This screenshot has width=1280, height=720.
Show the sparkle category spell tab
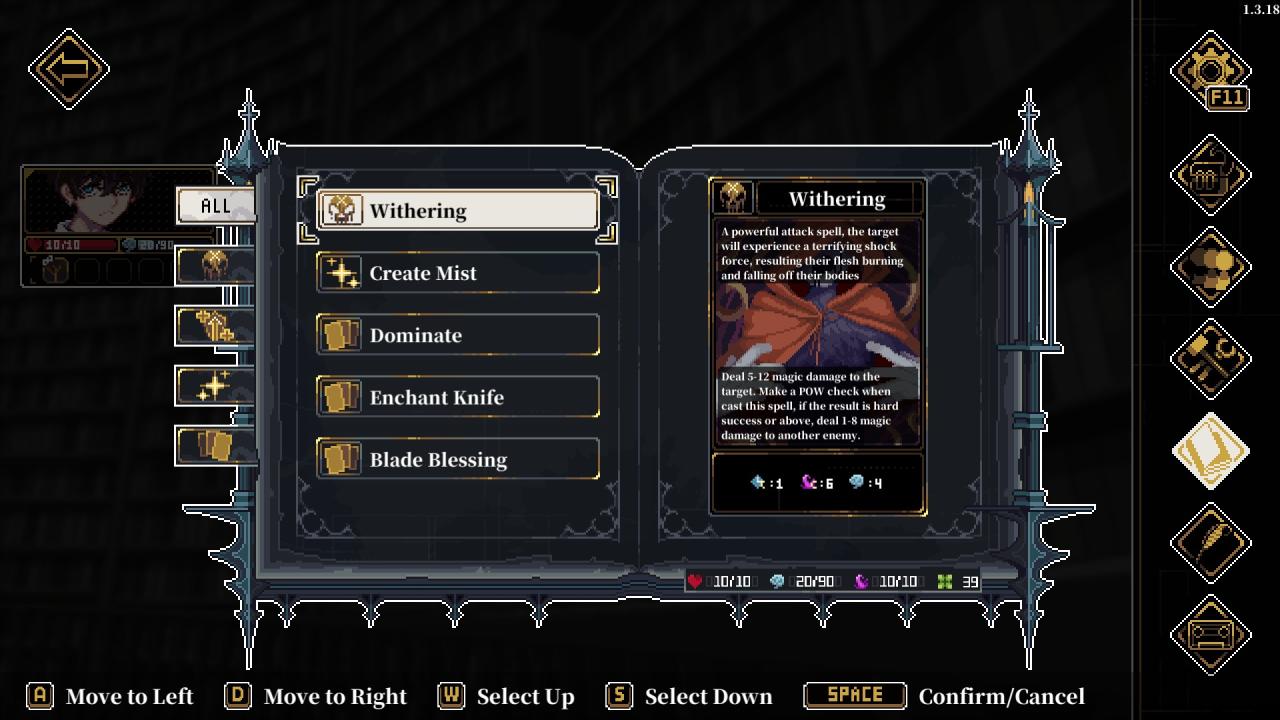click(x=215, y=386)
